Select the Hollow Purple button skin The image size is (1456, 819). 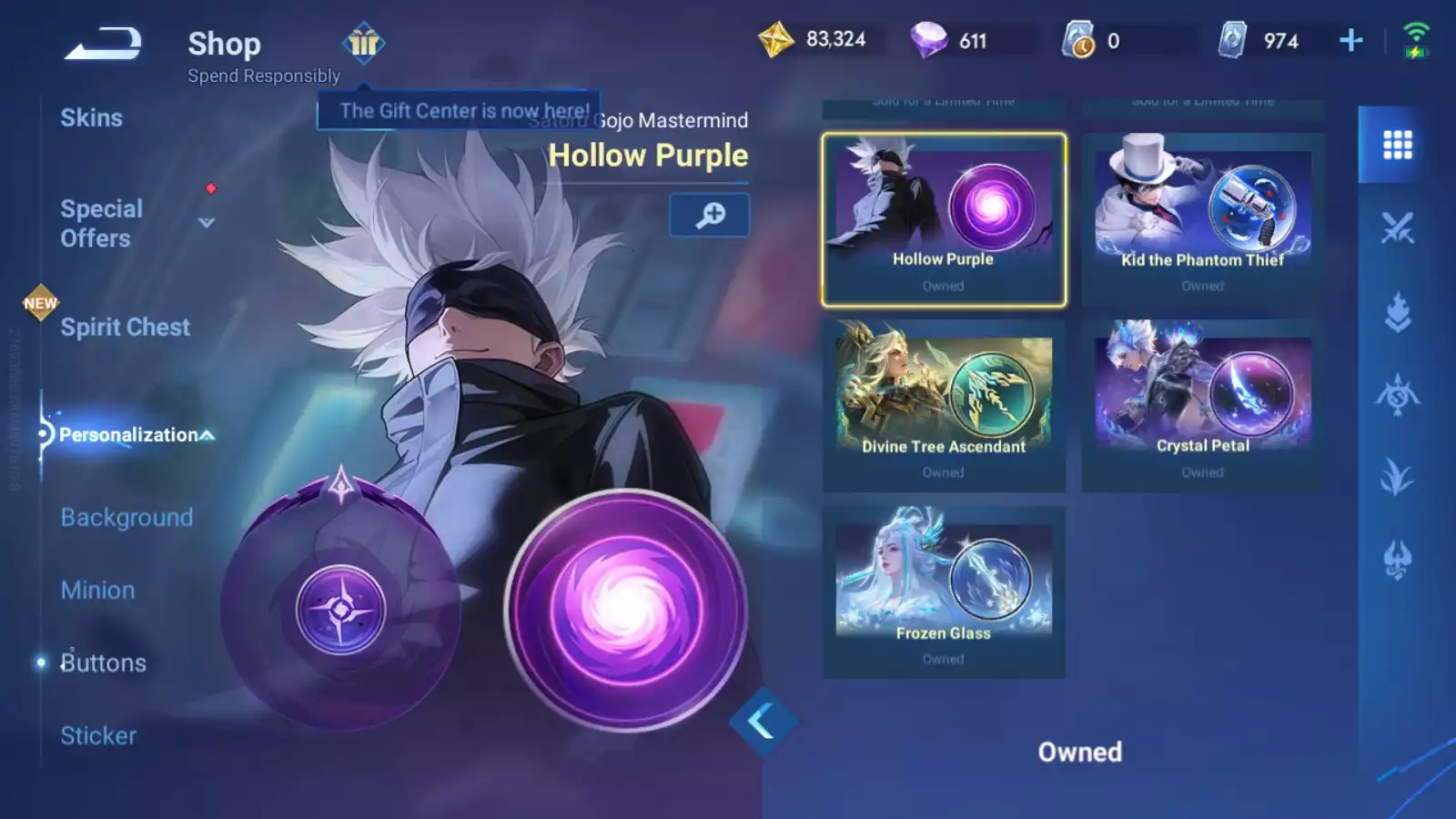coord(944,219)
